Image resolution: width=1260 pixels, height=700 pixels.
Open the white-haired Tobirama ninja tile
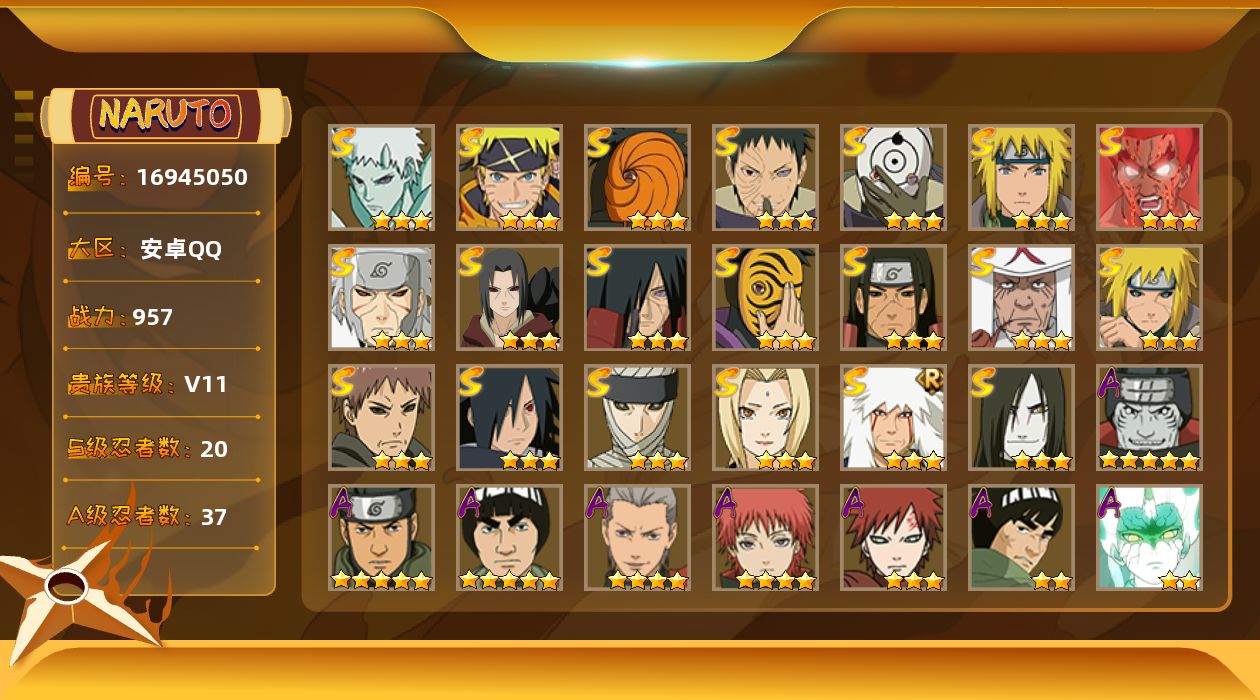click(381, 297)
